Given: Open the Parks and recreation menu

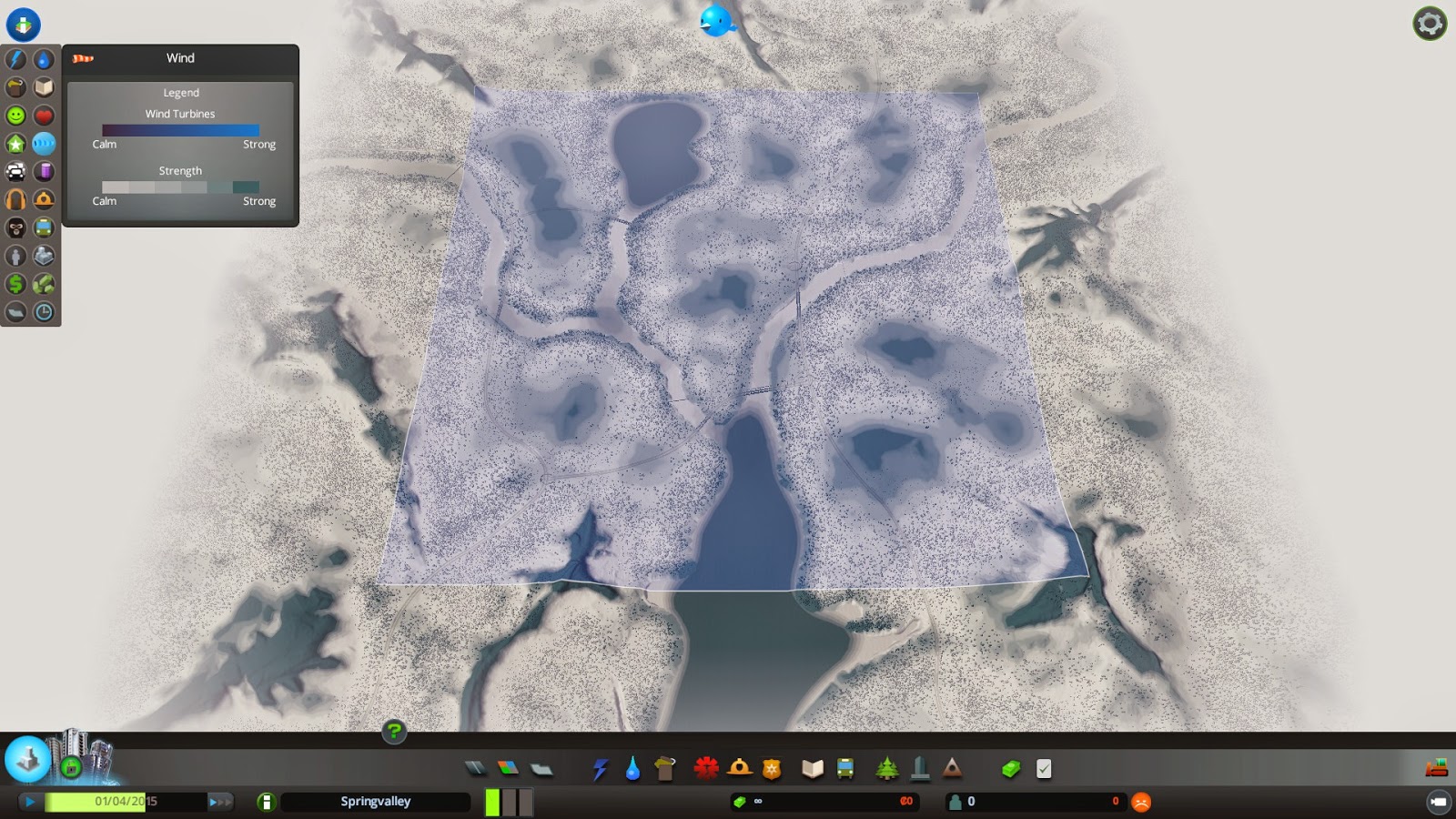Looking at the screenshot, I should pos(886,769).
